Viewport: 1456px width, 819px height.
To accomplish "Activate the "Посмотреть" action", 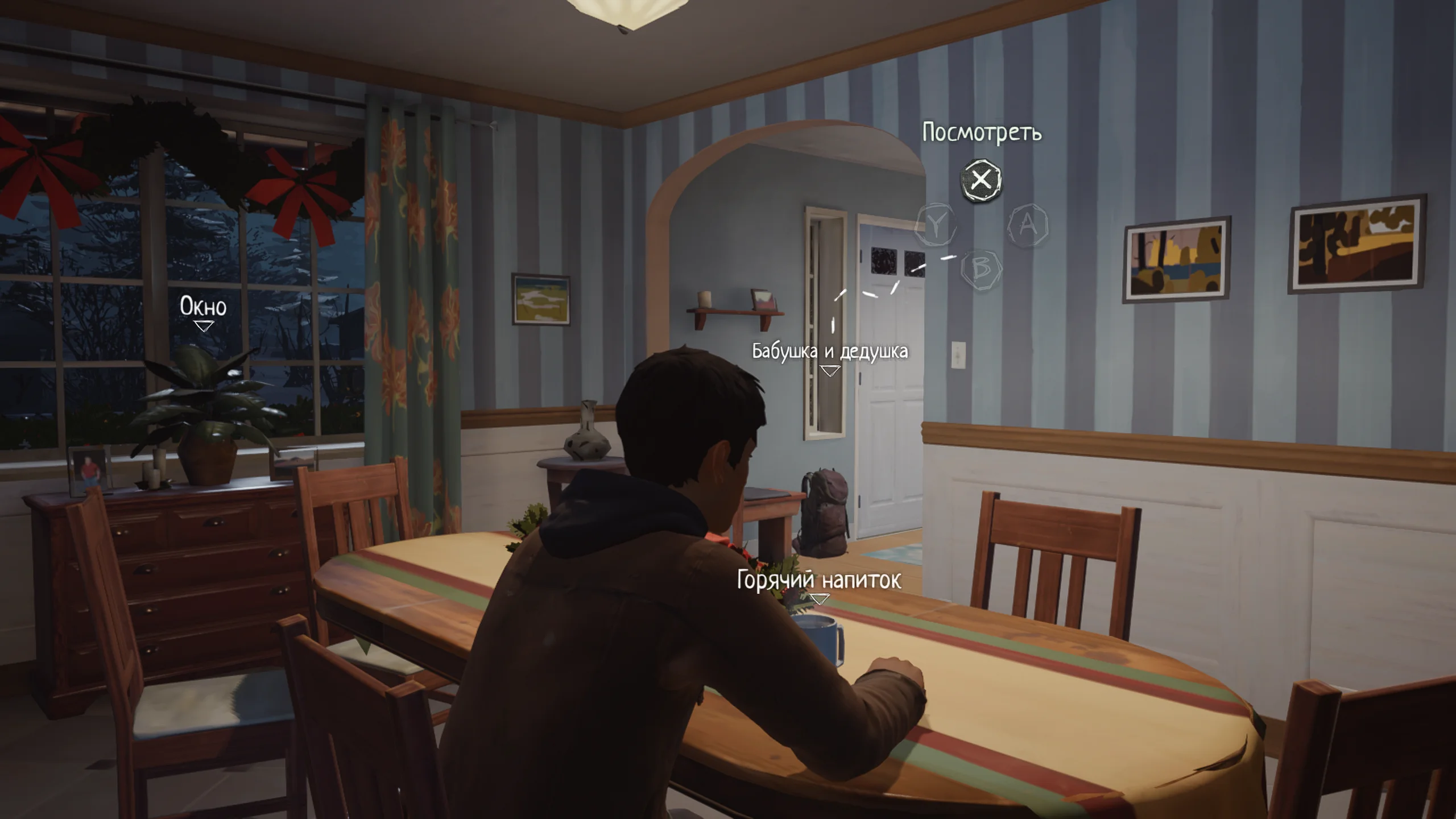I will [x=981, y=180].
